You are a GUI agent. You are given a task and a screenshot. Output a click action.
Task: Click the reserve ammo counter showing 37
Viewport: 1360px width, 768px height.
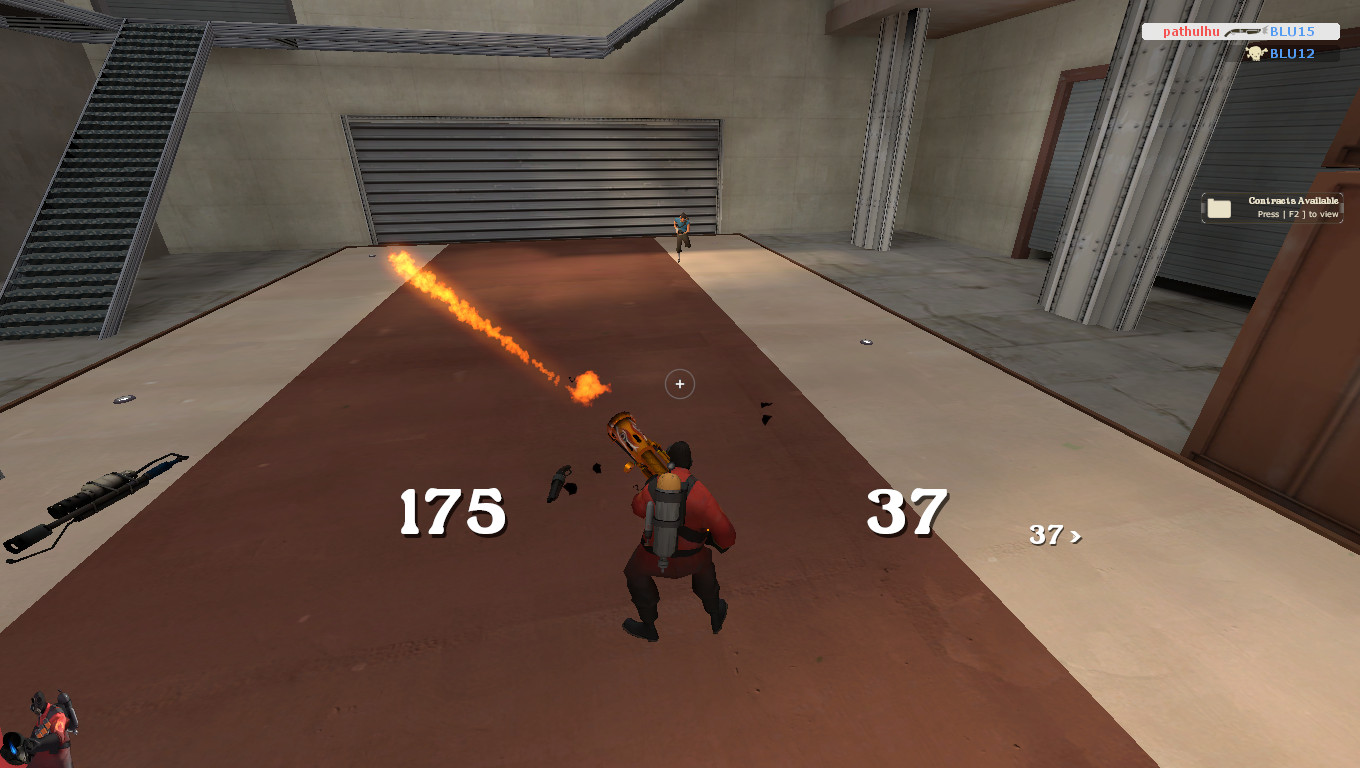pos(905,513)
